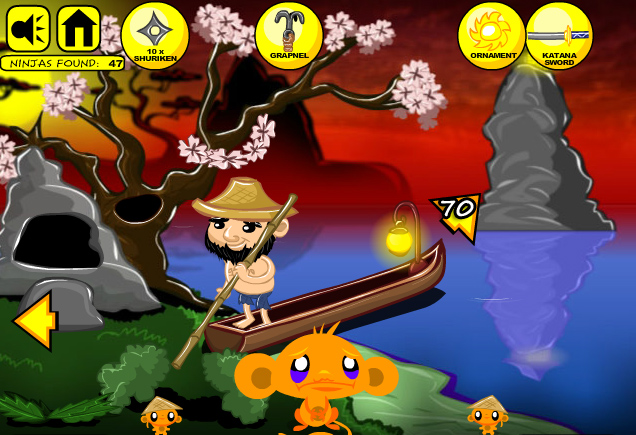Select the 10 x Shuriken inventory item
This screenshot has width=636, height=435.
155,35
